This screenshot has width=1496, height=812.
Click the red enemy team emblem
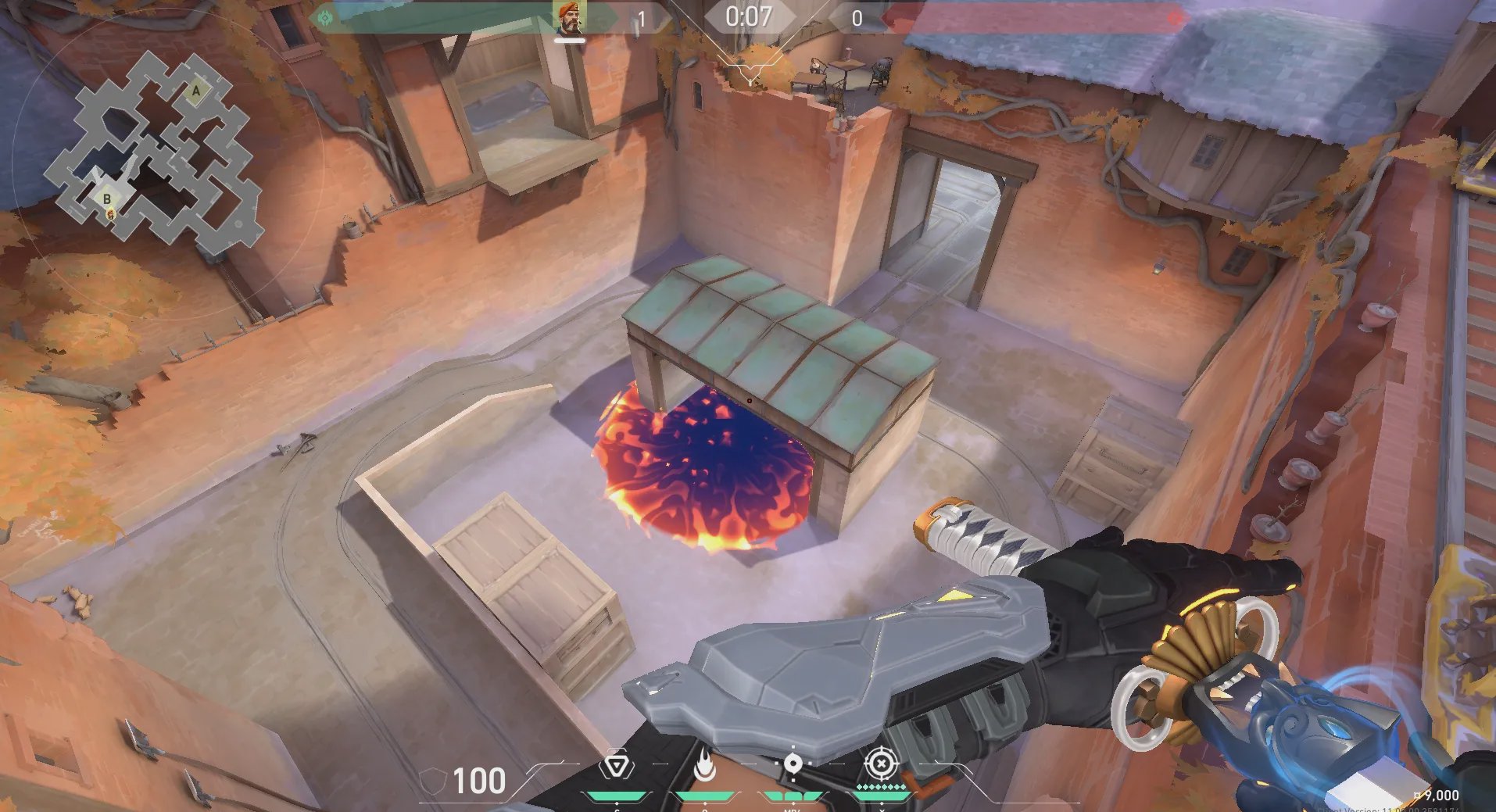coord(1173,18)
